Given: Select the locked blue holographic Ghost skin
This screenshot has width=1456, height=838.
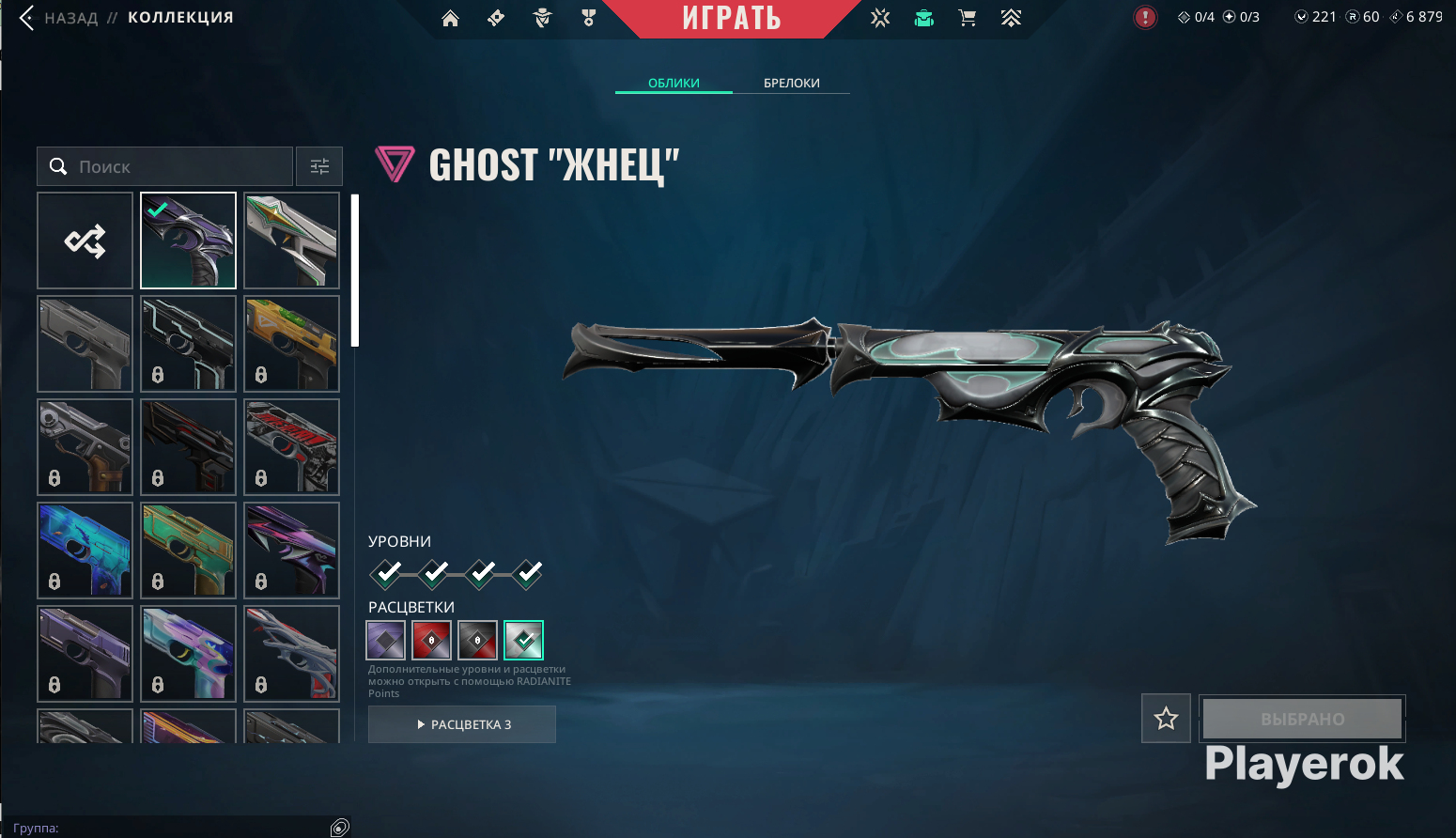Looking at the screenshot, I should click(85, 551).
